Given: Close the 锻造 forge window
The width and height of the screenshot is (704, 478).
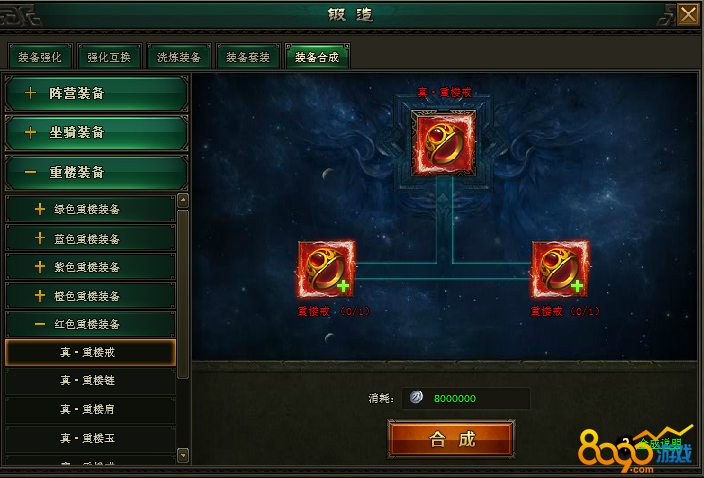Looking at the screenshot, I should click(x=688, y=14).
